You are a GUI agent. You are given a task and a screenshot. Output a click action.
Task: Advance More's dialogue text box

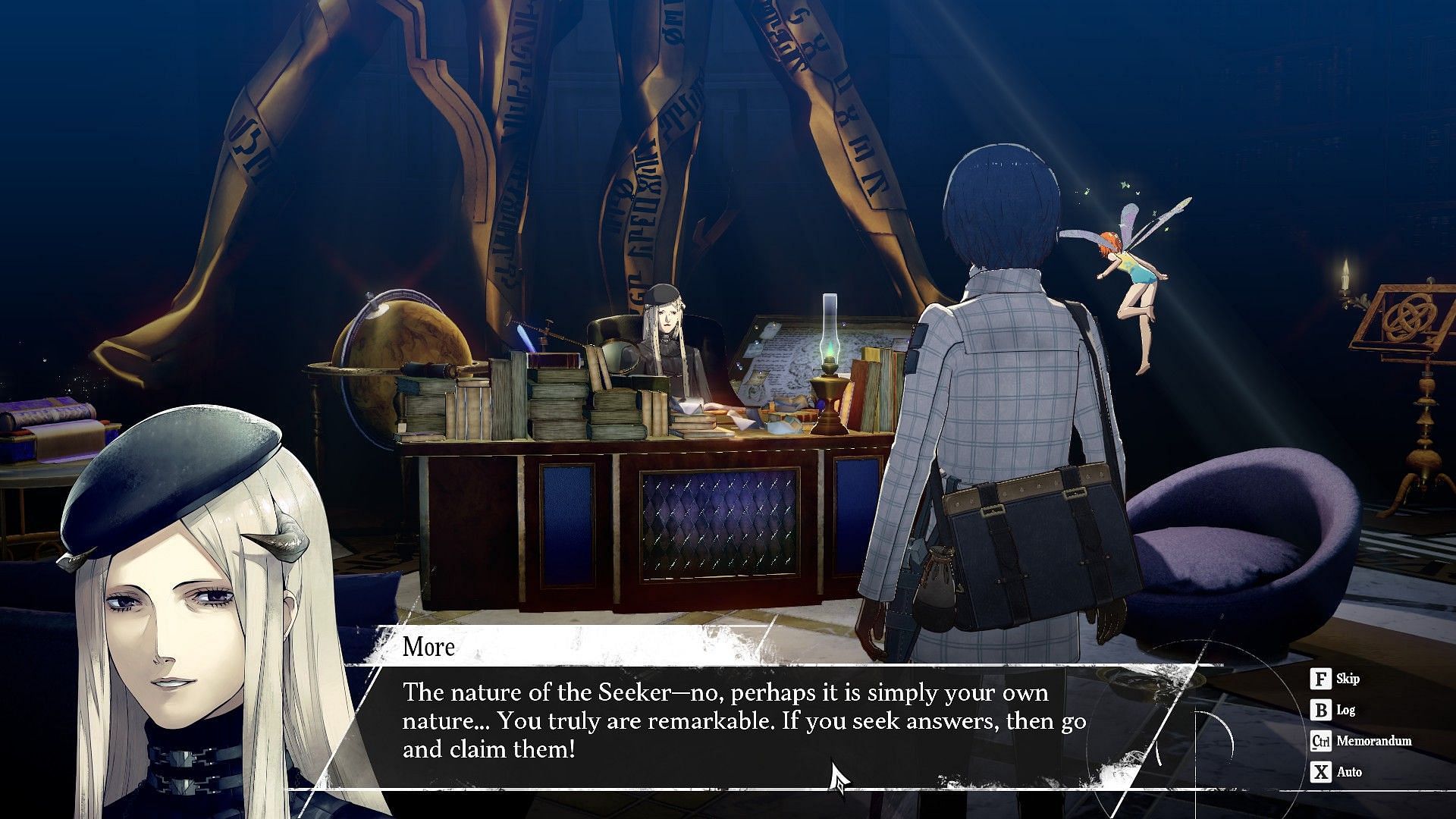(x=743, y=720)
